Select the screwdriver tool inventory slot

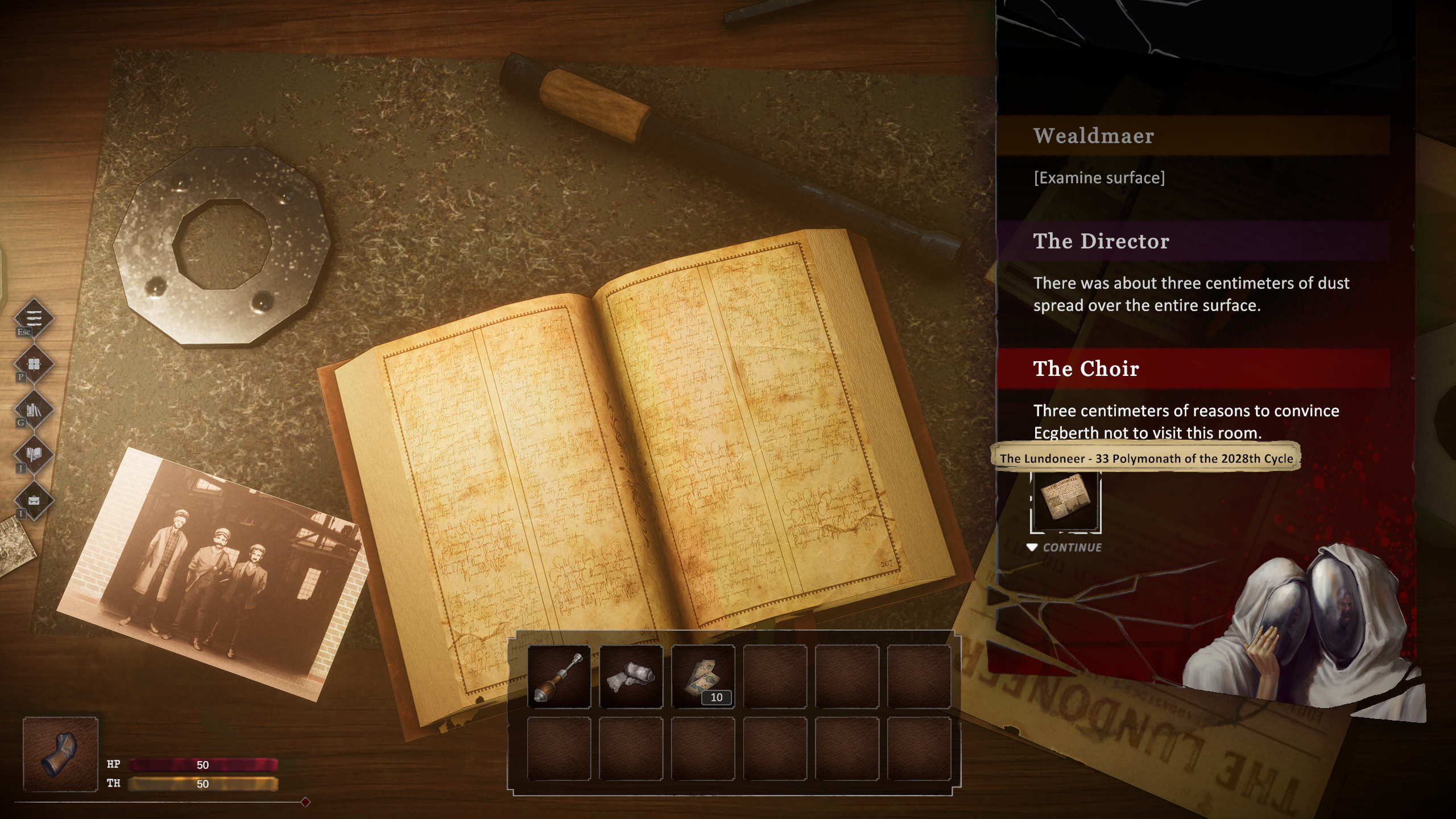pyautogui.click(x=559, y=676)
